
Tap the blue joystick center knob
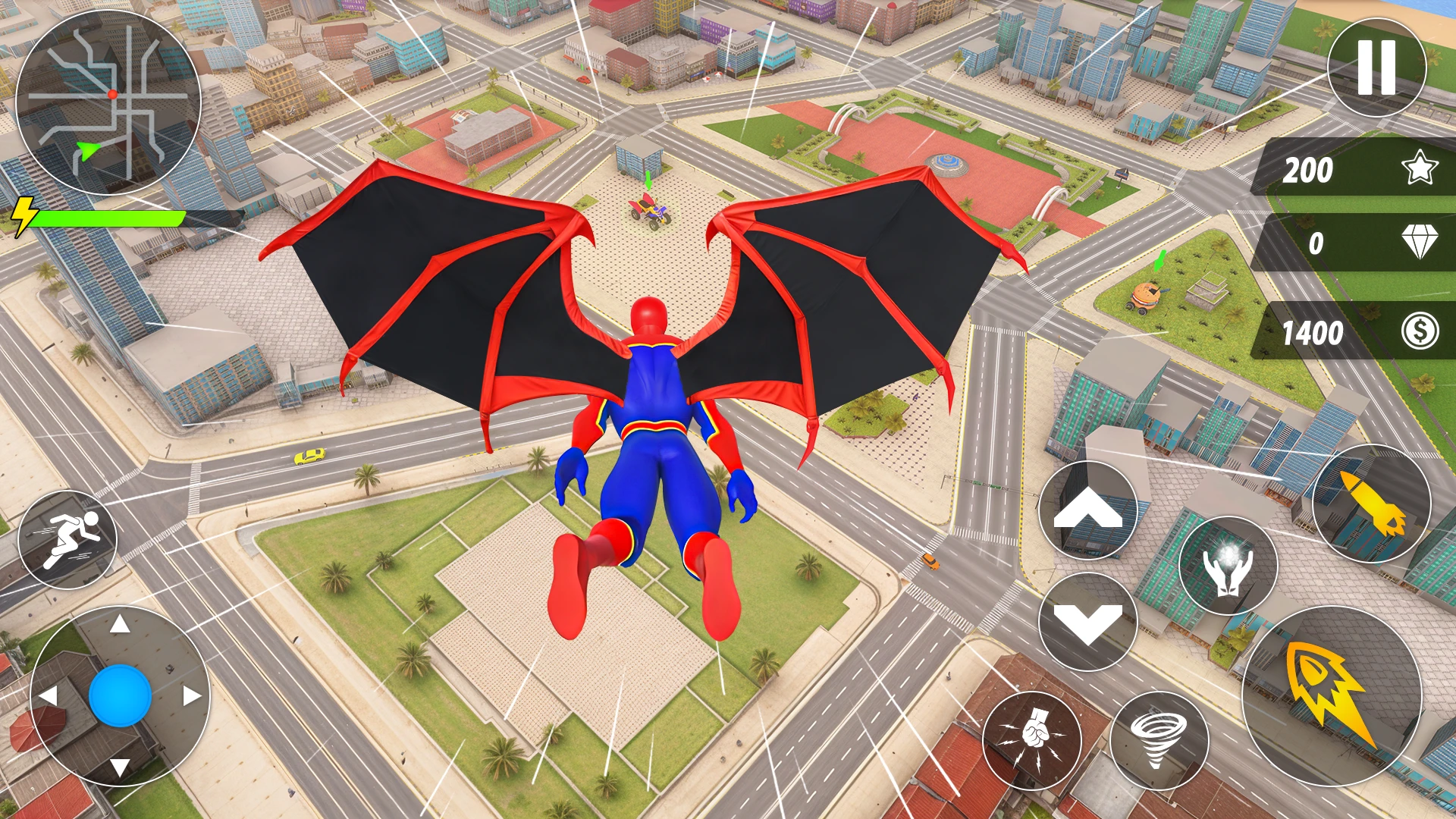click(x=120, y=695)
